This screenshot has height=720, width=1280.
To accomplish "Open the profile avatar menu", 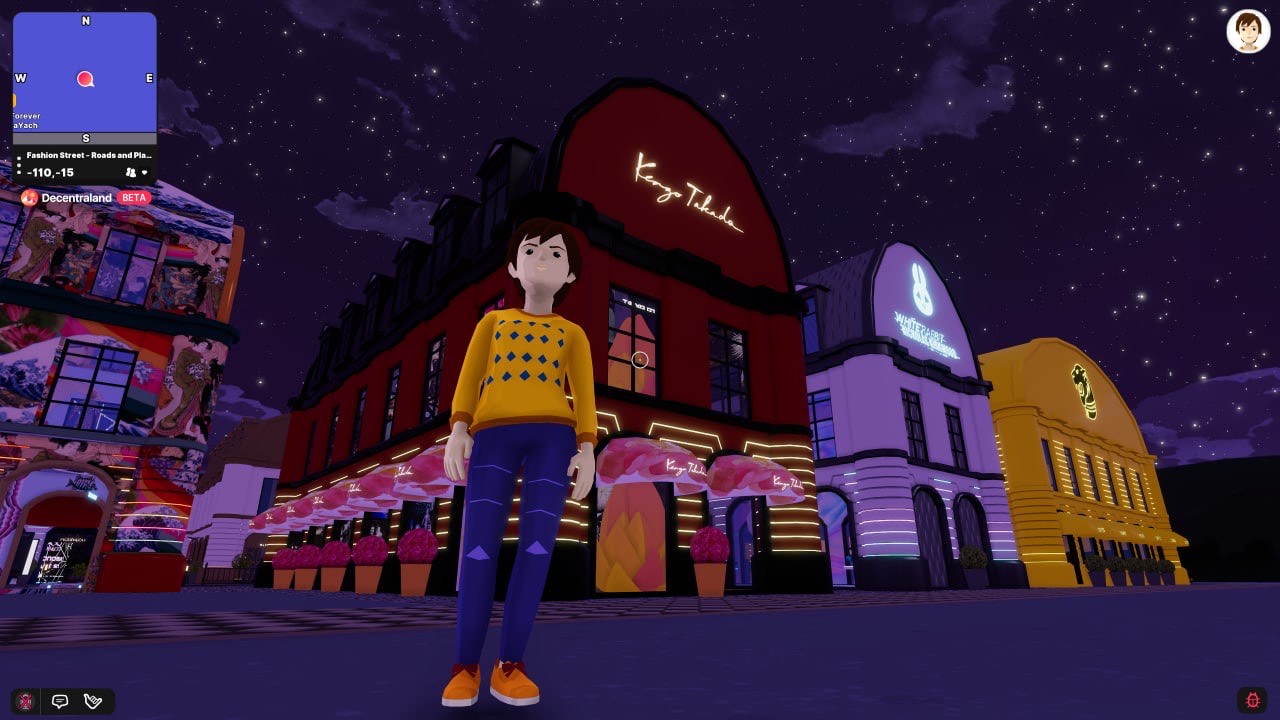I will tap(1248, 31).
